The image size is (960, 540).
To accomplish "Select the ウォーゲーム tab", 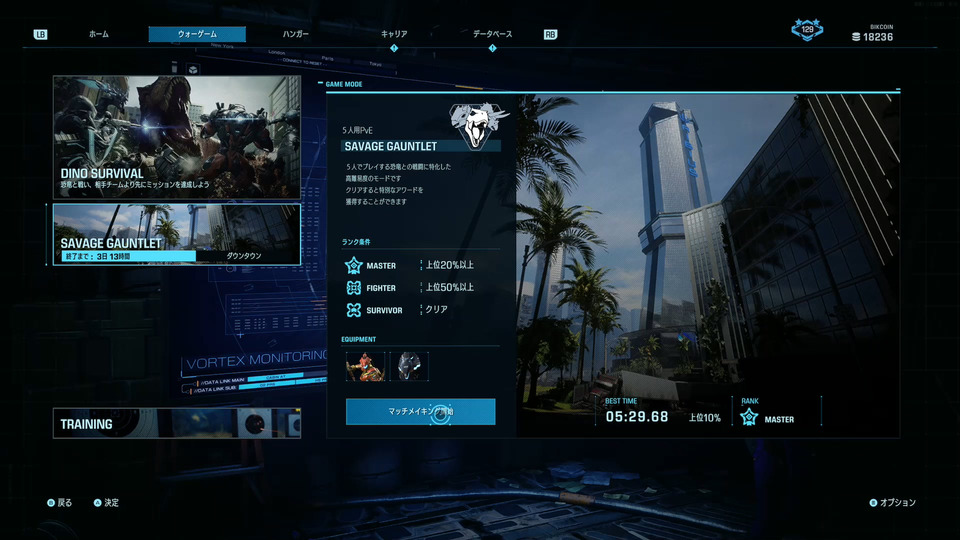I will tap(197, 34).
